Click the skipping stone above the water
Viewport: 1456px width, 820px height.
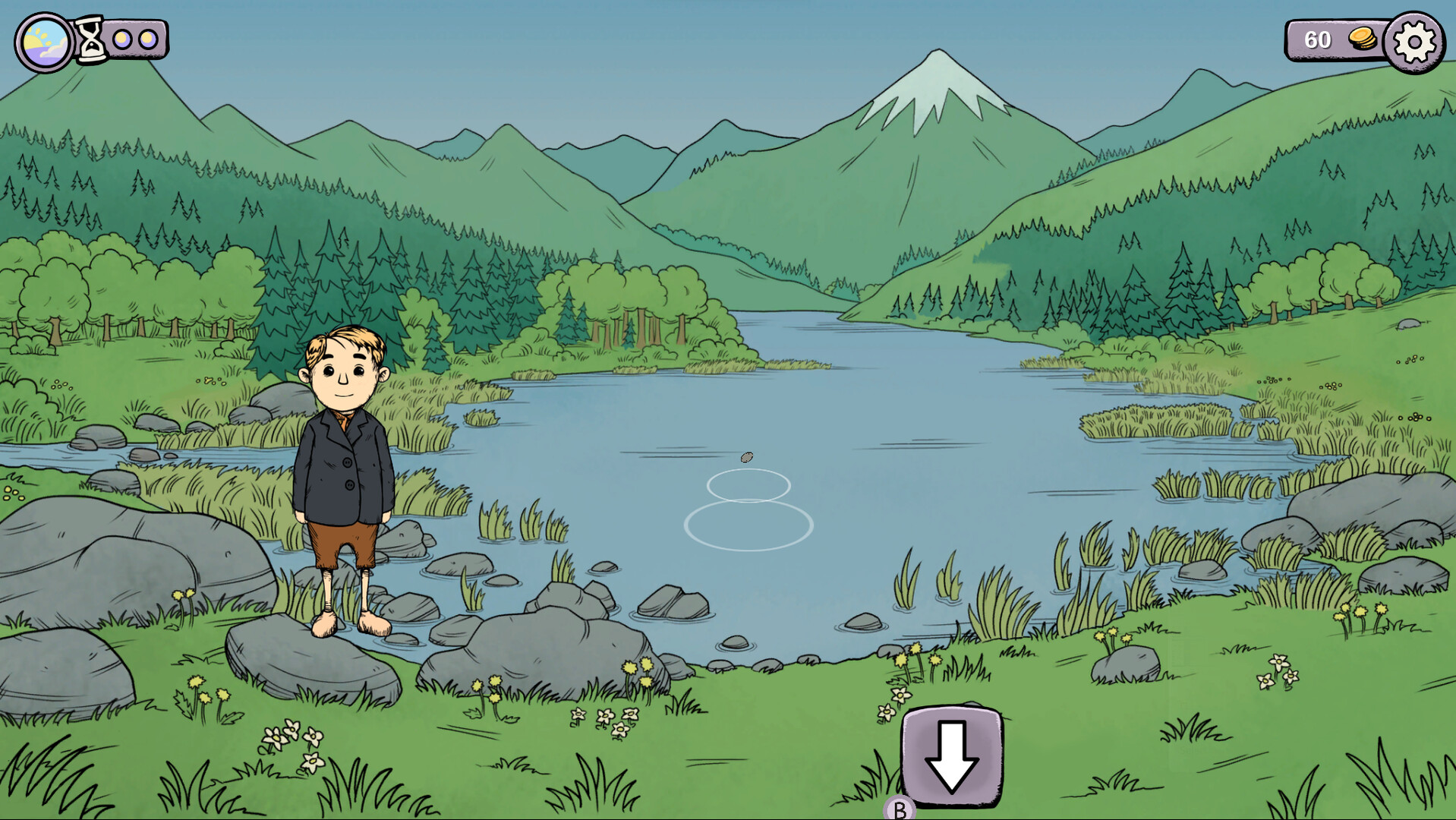[x=747, y=458]
